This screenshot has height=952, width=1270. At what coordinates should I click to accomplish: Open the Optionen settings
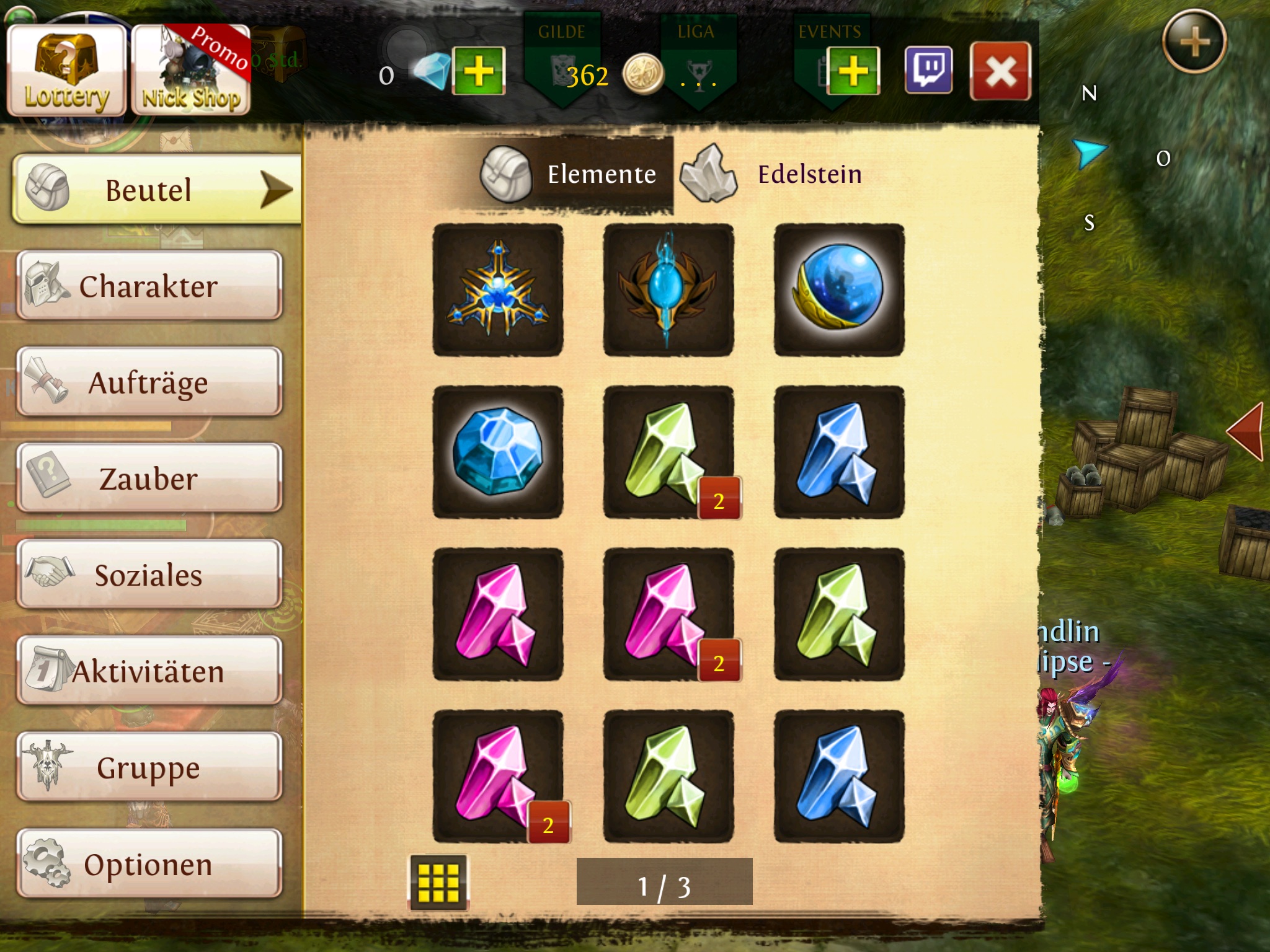149,864
